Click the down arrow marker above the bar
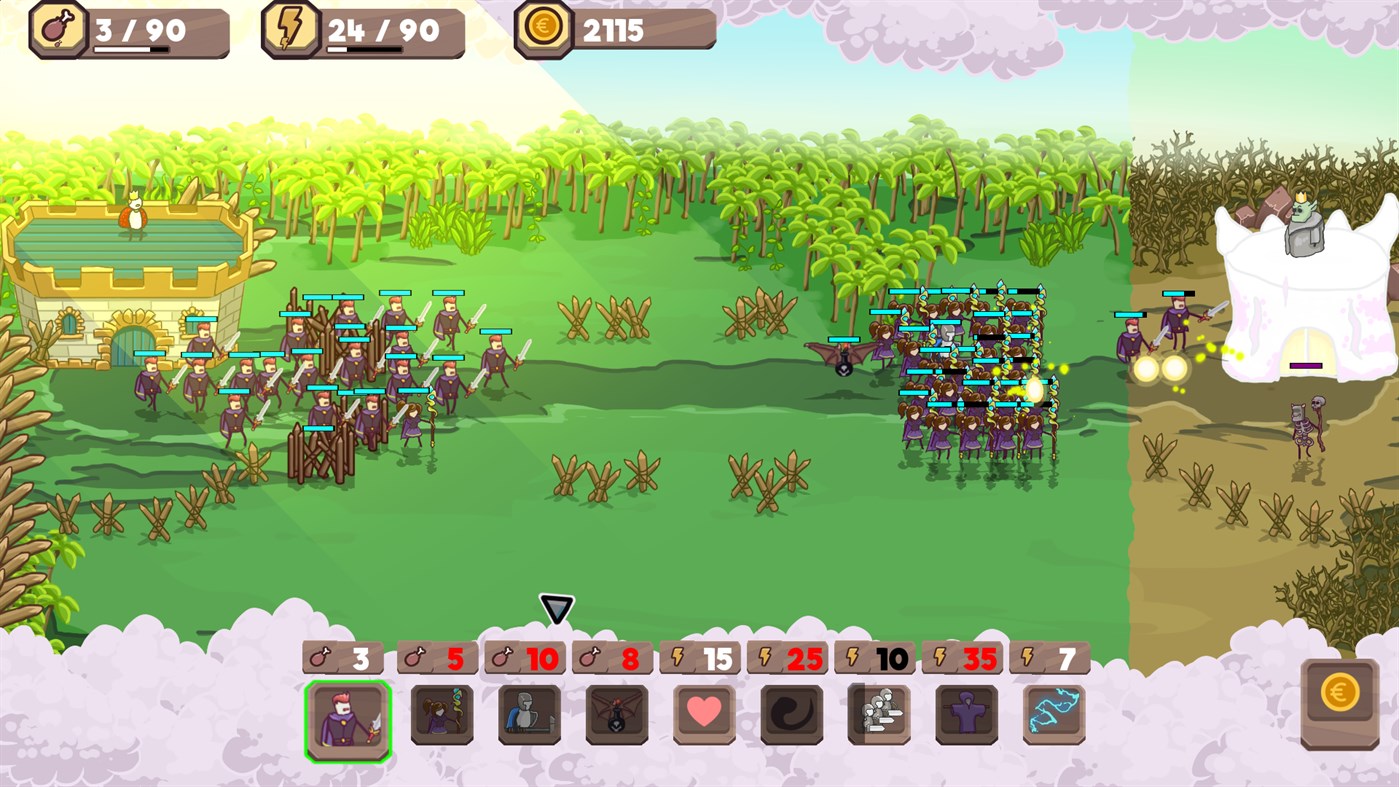1399x787 pixels. click(556, 606)
